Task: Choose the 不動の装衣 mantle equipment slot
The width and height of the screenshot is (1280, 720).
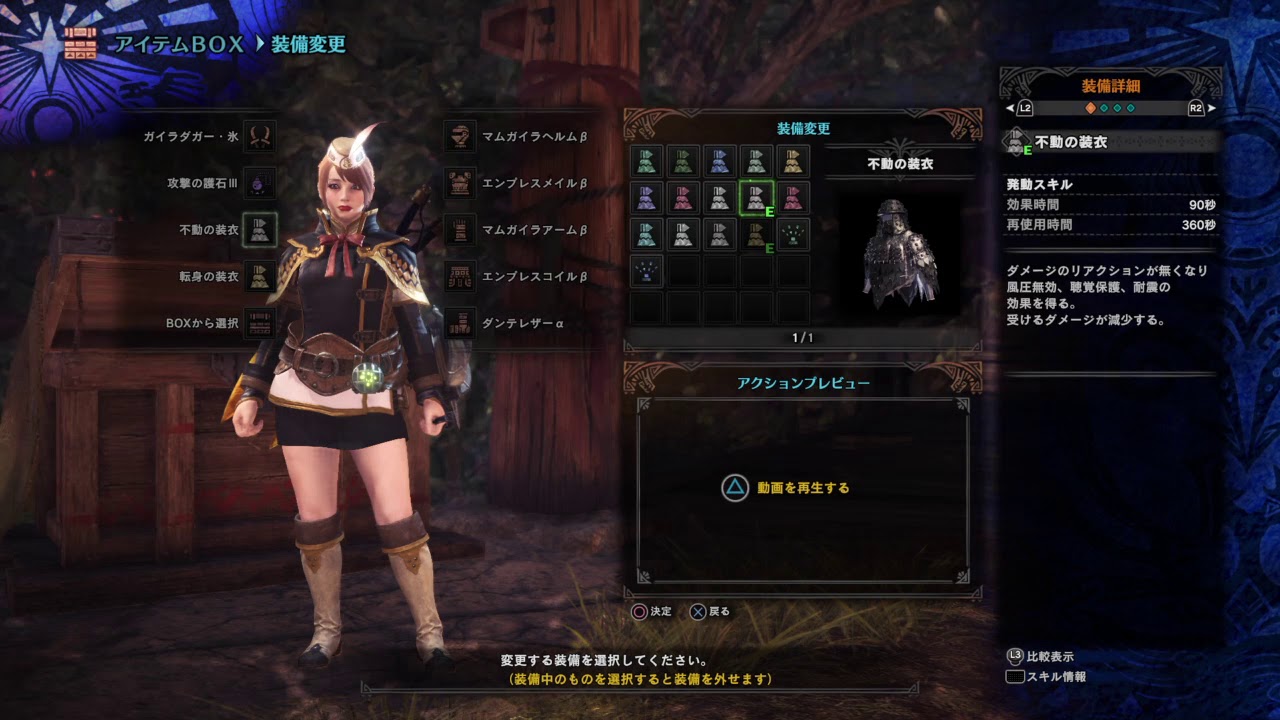Action: 259,230
